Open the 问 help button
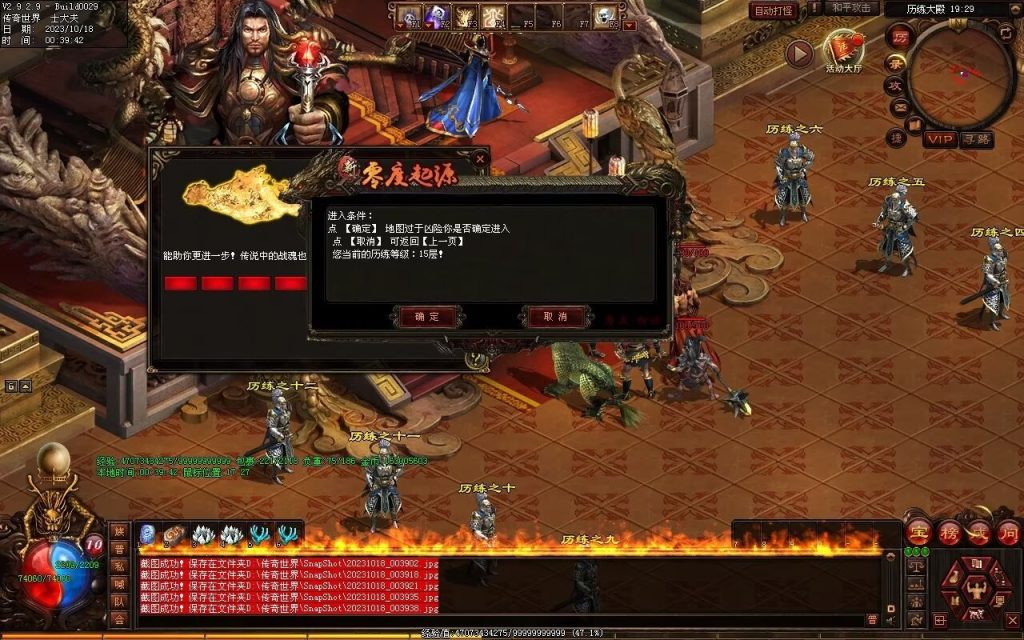This screenshot has height=640, width=1024. tap(1008, 532)
